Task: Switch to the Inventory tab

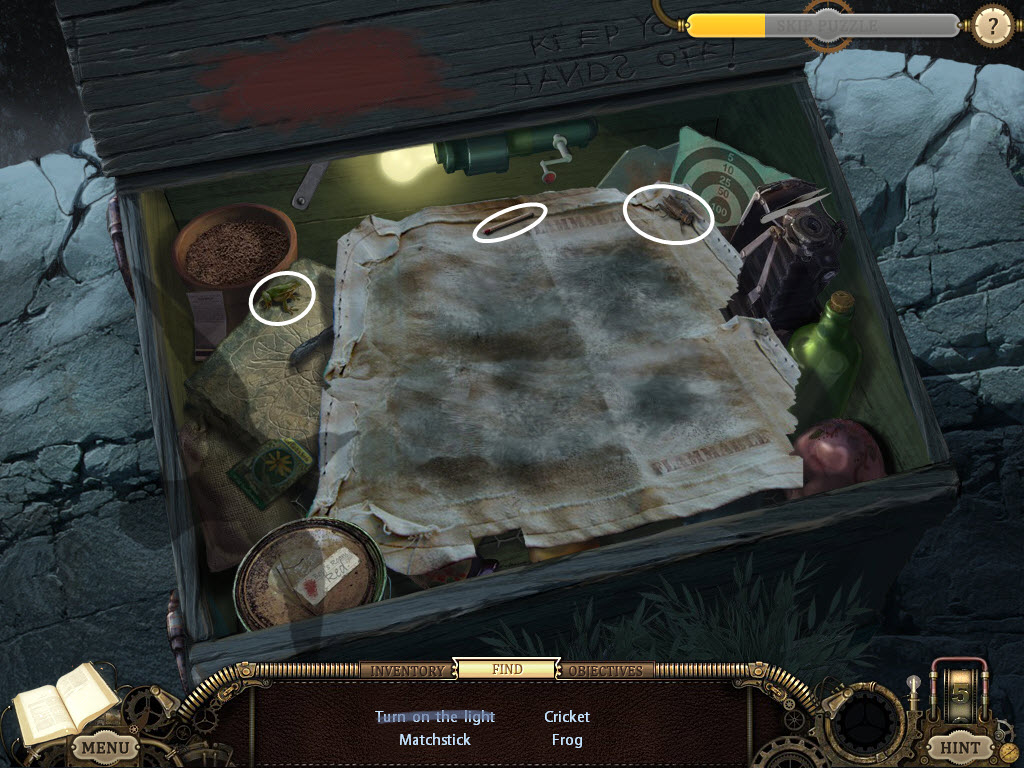Action: click(407, 670)
